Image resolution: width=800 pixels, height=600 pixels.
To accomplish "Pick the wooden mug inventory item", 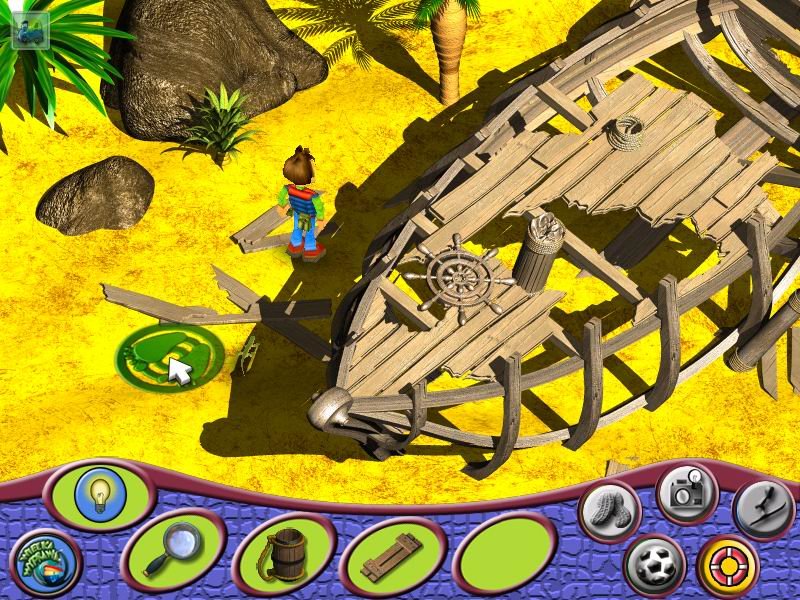I will pos(283,554).
